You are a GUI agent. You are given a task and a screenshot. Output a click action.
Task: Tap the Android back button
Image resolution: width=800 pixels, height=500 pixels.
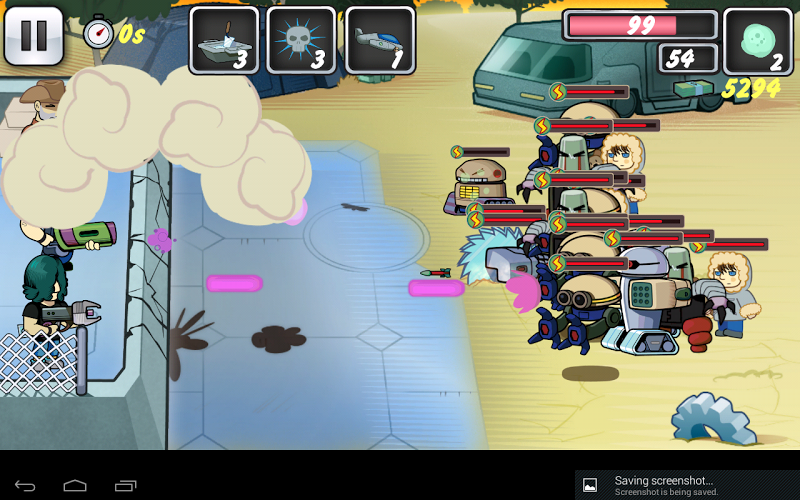(25, 485)
